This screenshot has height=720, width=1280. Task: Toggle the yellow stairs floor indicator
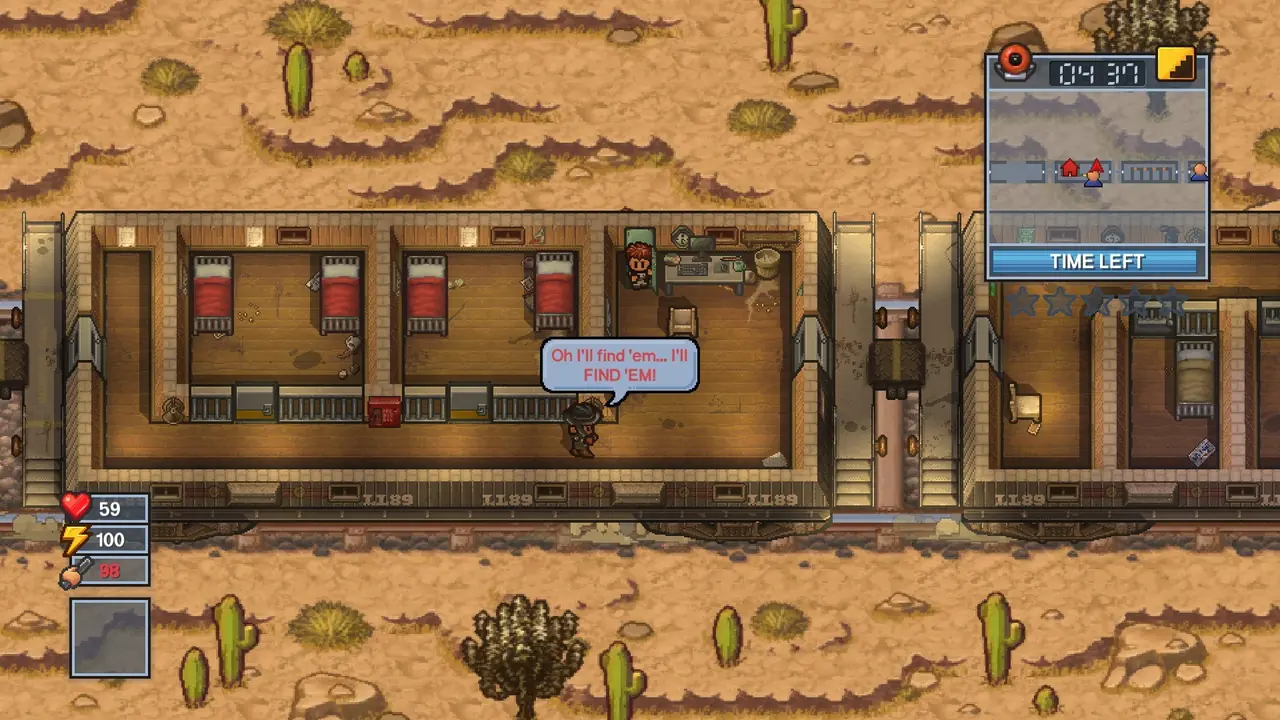(x=1176, y=65)
